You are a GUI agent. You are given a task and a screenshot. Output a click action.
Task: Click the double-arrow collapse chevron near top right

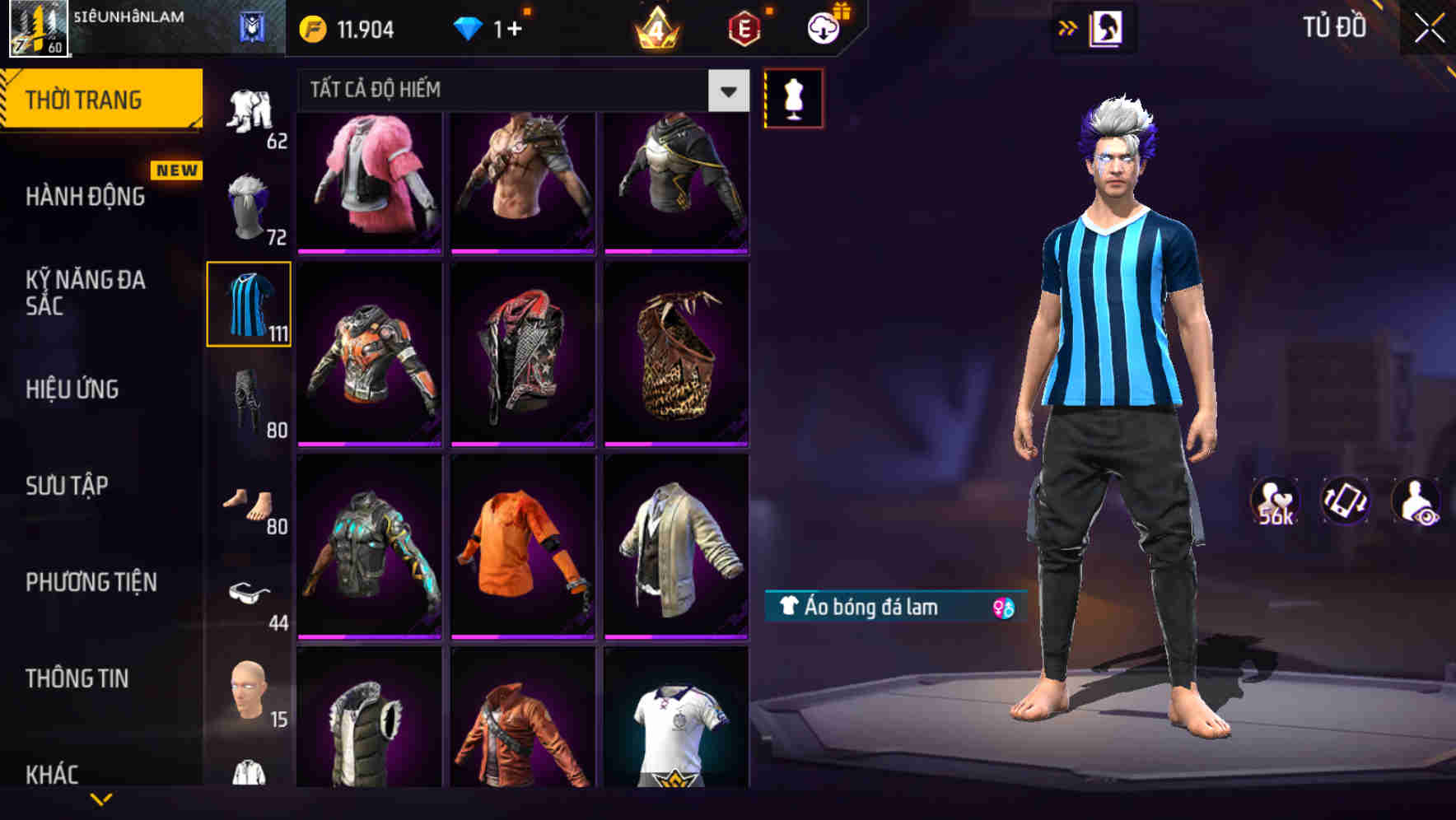tap(1069, 27)
